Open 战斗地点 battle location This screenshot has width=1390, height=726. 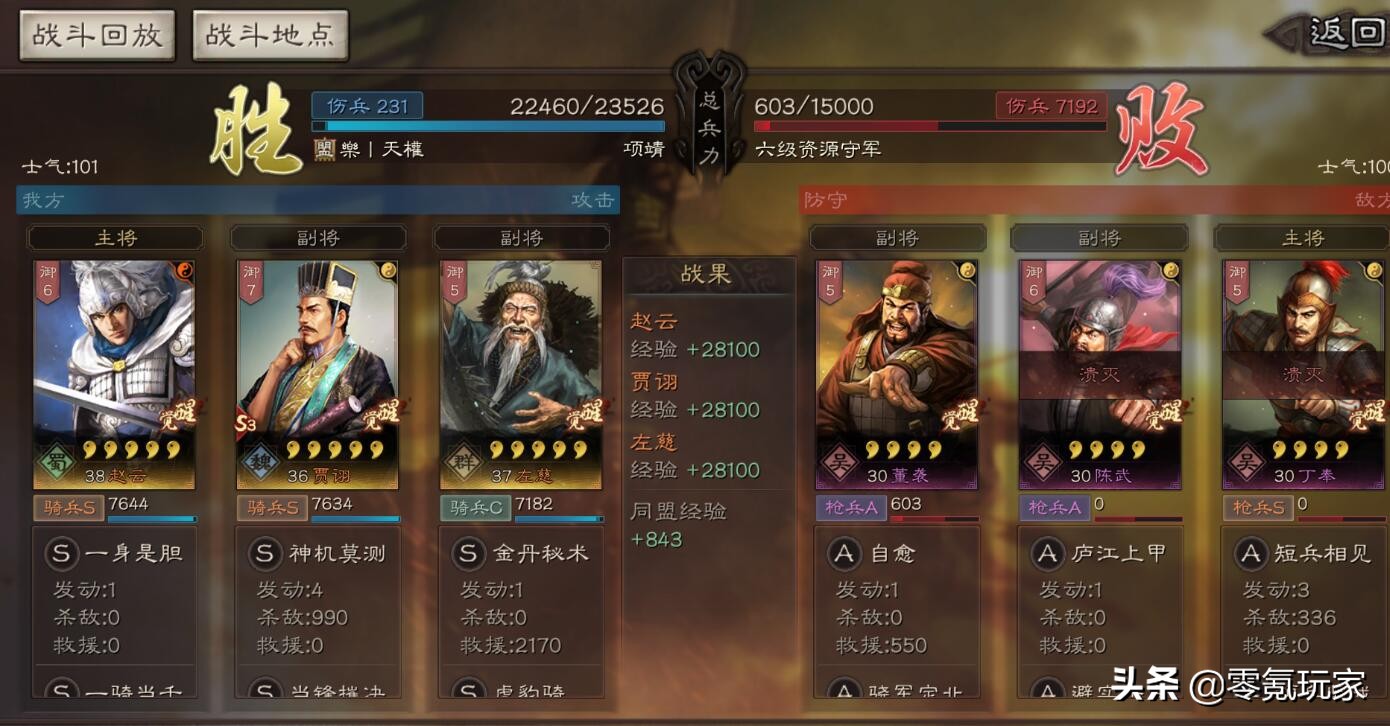pos(268,33)
